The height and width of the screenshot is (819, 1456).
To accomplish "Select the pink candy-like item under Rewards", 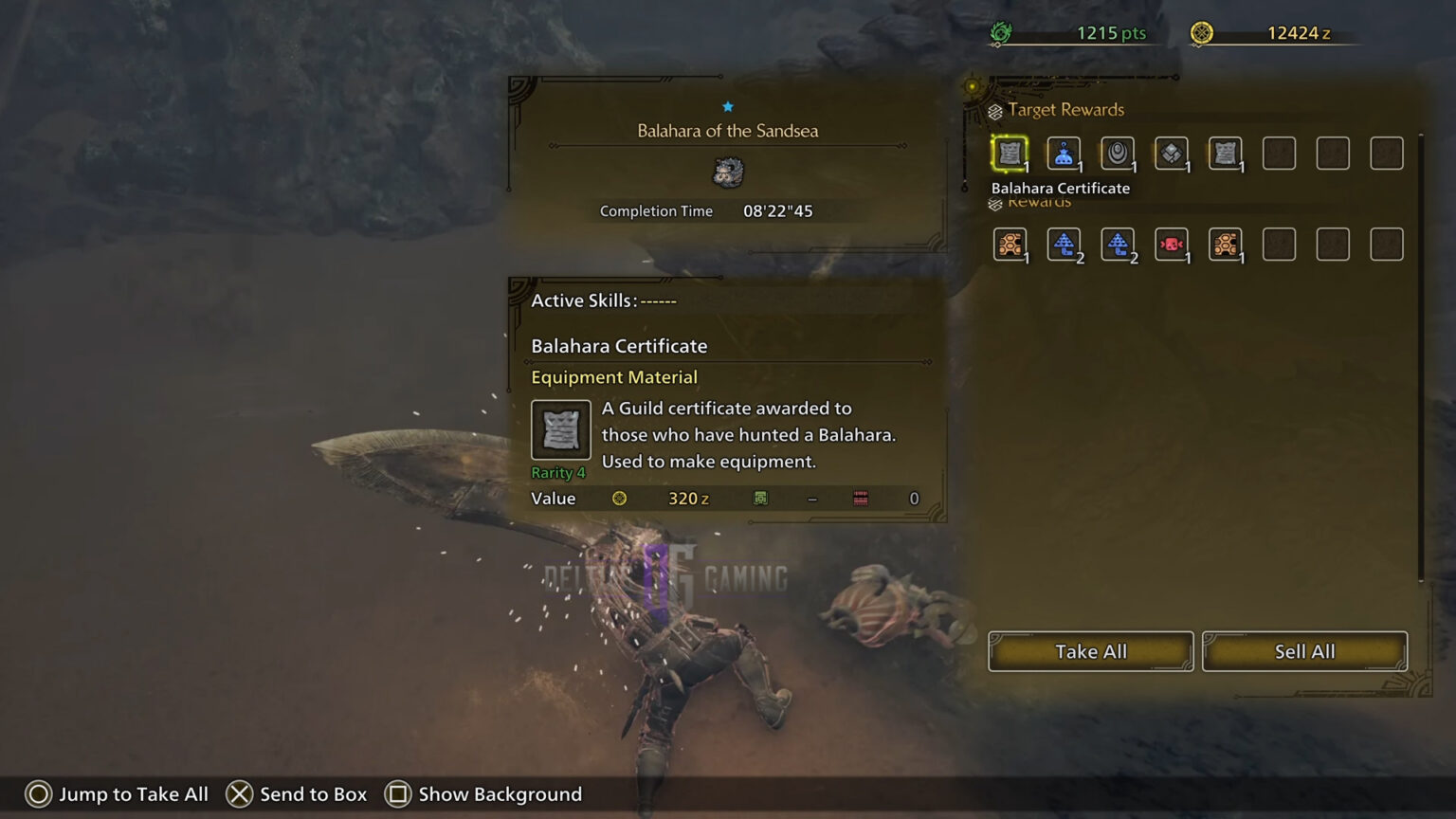I will 1171,244.
